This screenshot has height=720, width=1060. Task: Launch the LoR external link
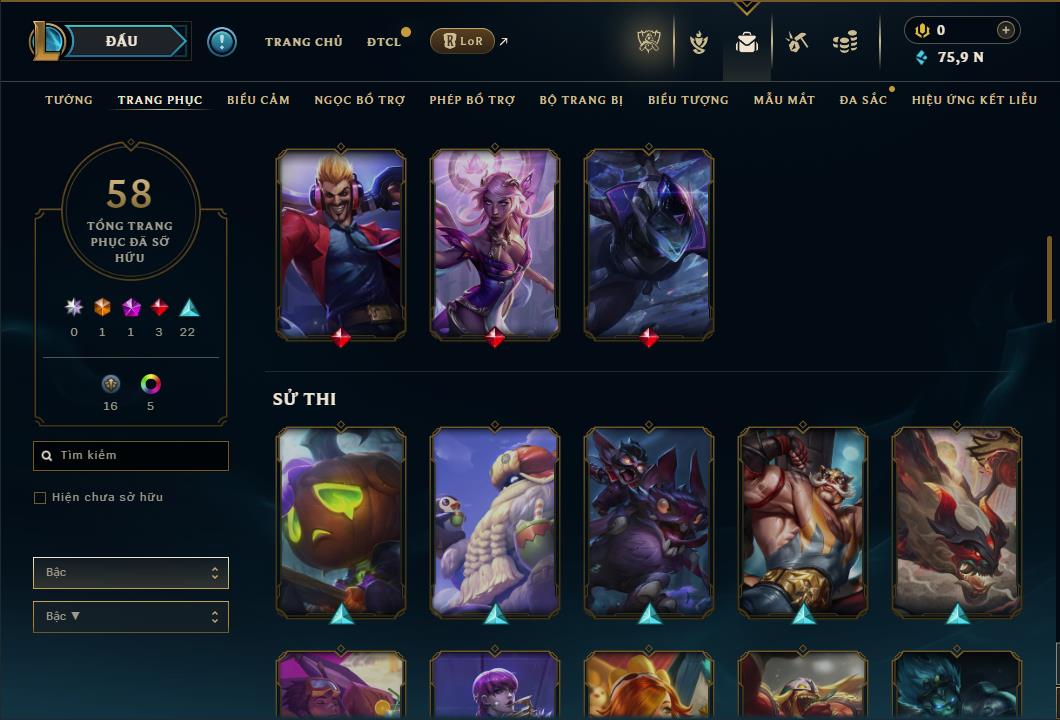point(463,41)
